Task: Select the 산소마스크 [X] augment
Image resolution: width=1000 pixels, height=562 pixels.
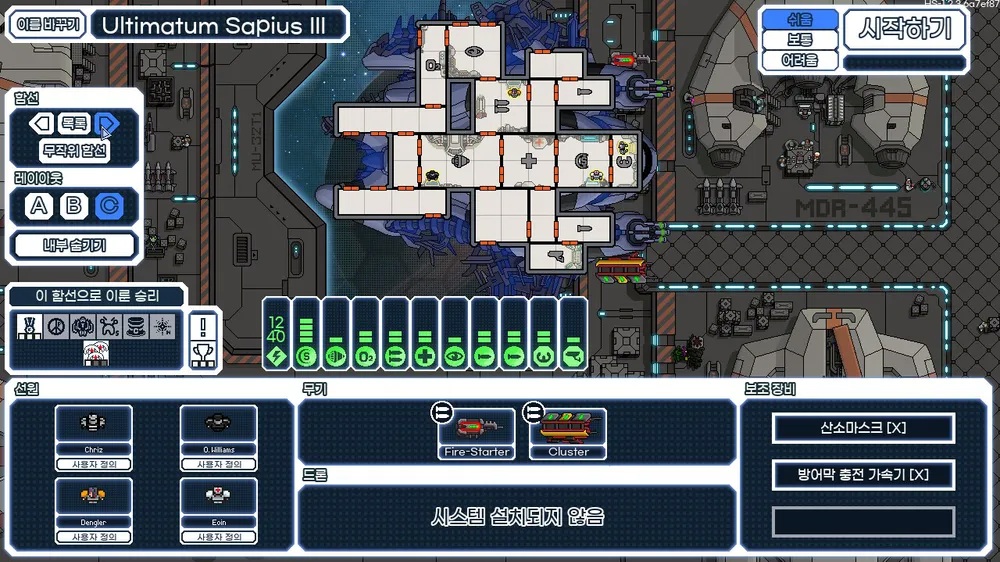Action: 863,428
